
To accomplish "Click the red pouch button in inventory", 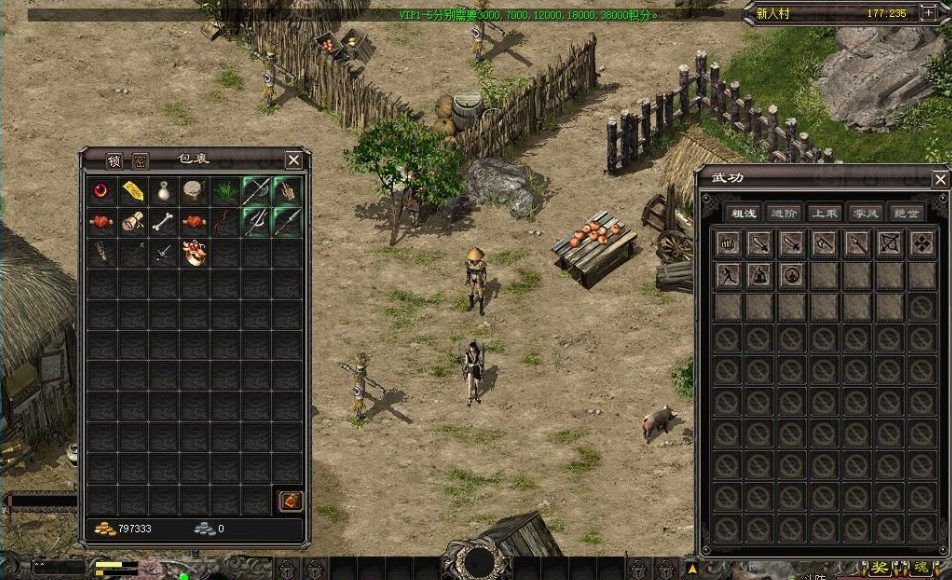I will point(288,500).
